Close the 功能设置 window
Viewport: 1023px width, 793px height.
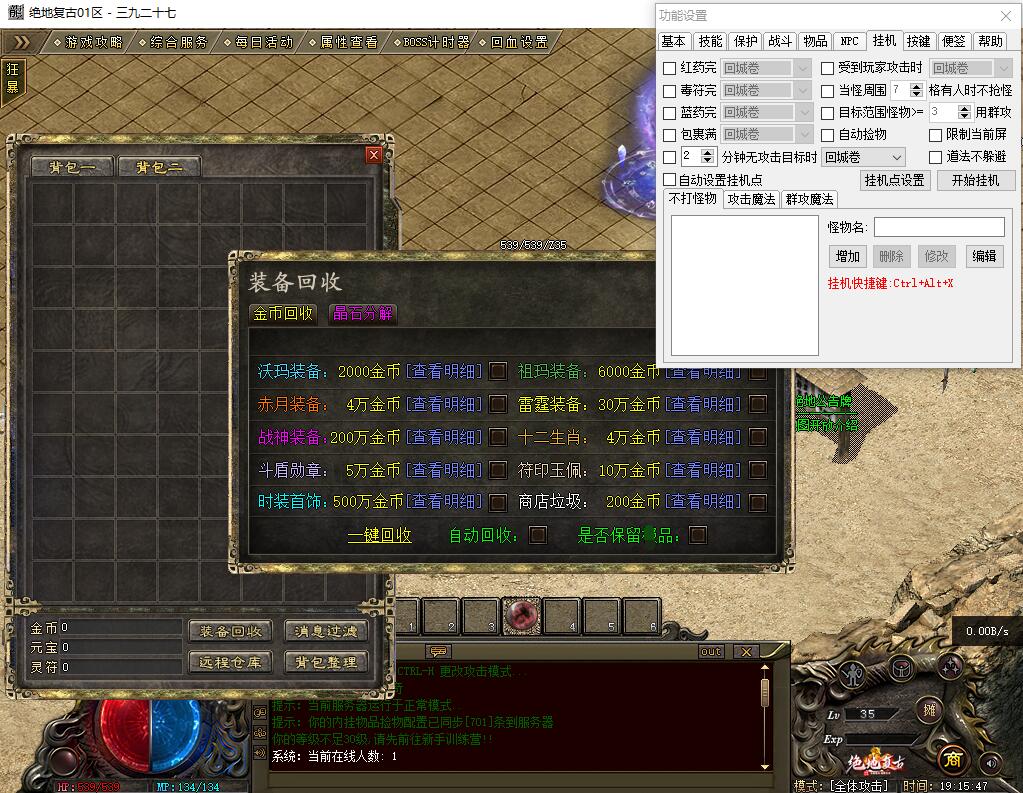tap(1006, 15)
